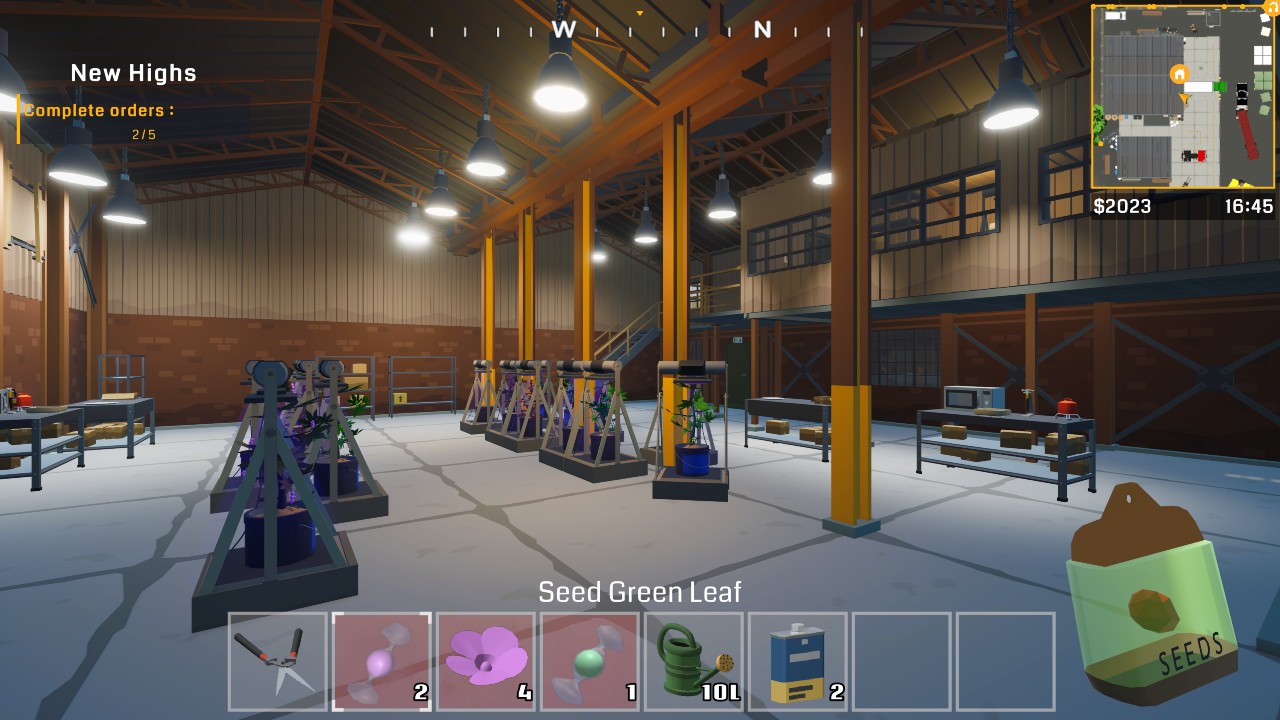This screenshot has width=1280, height=720.
Task: Click the house icon at the minimap corner
Action: pos(1271,7)
